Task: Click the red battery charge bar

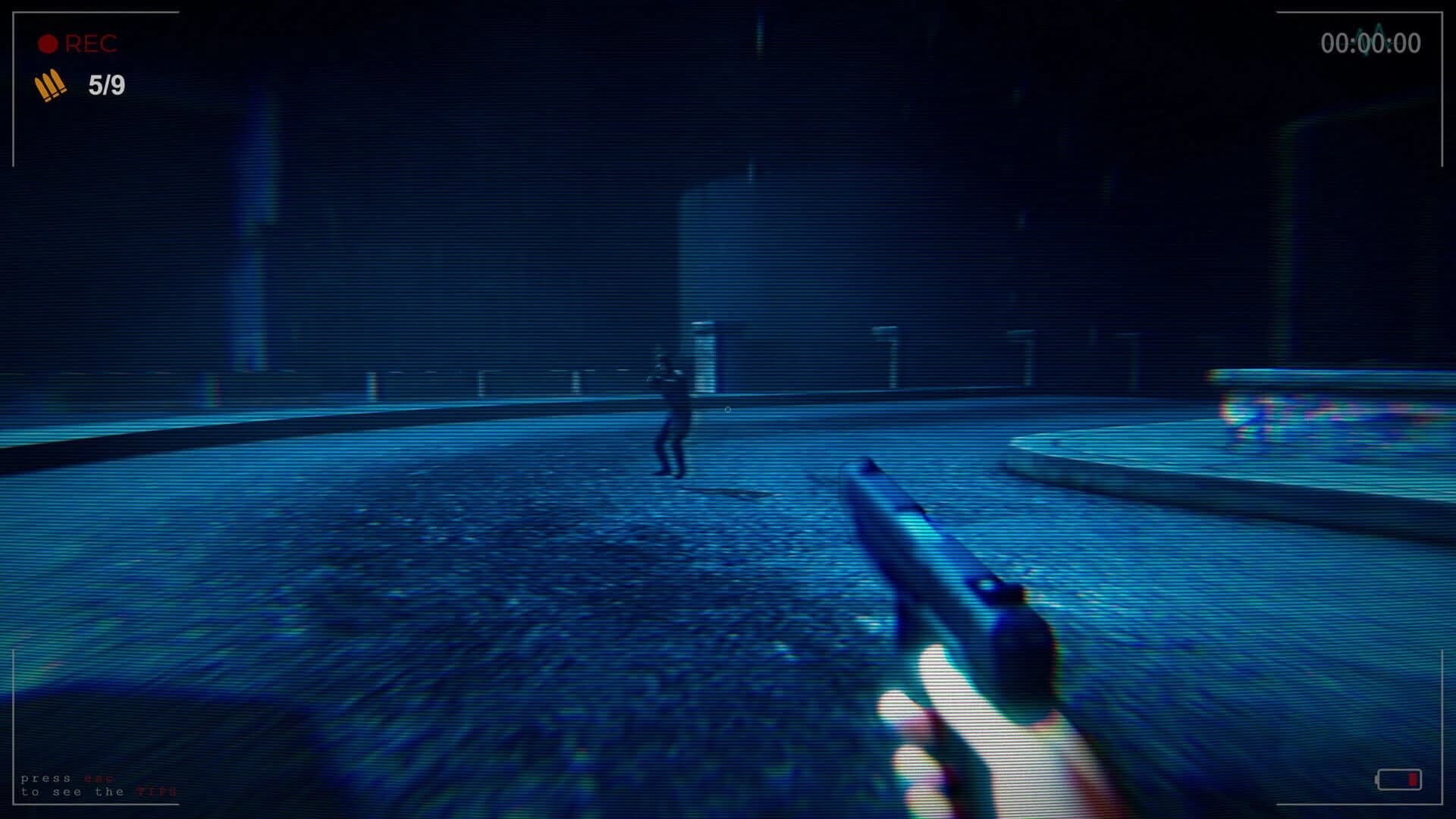Action: 1414,780
